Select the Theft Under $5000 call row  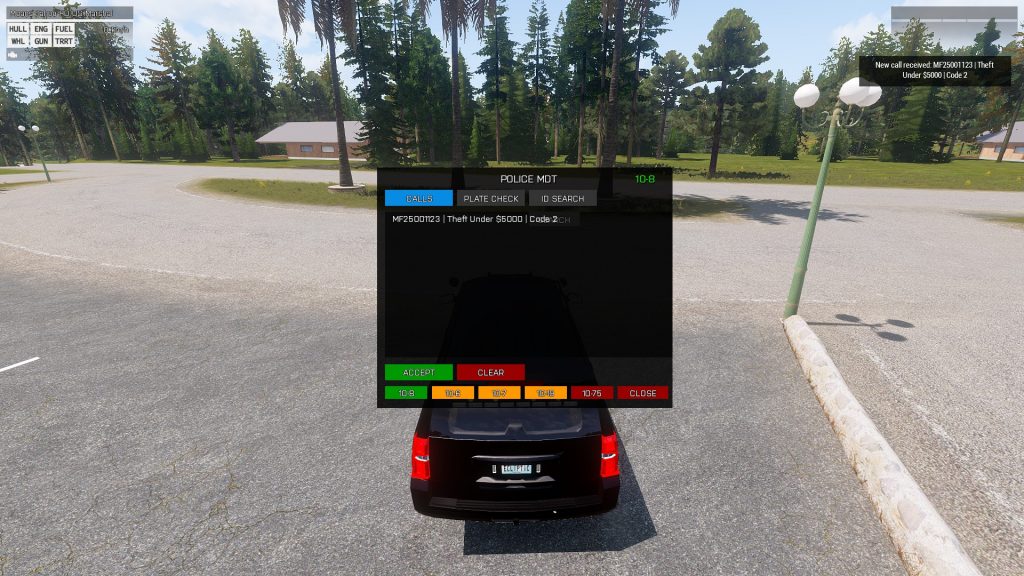[x=475, y=219]
